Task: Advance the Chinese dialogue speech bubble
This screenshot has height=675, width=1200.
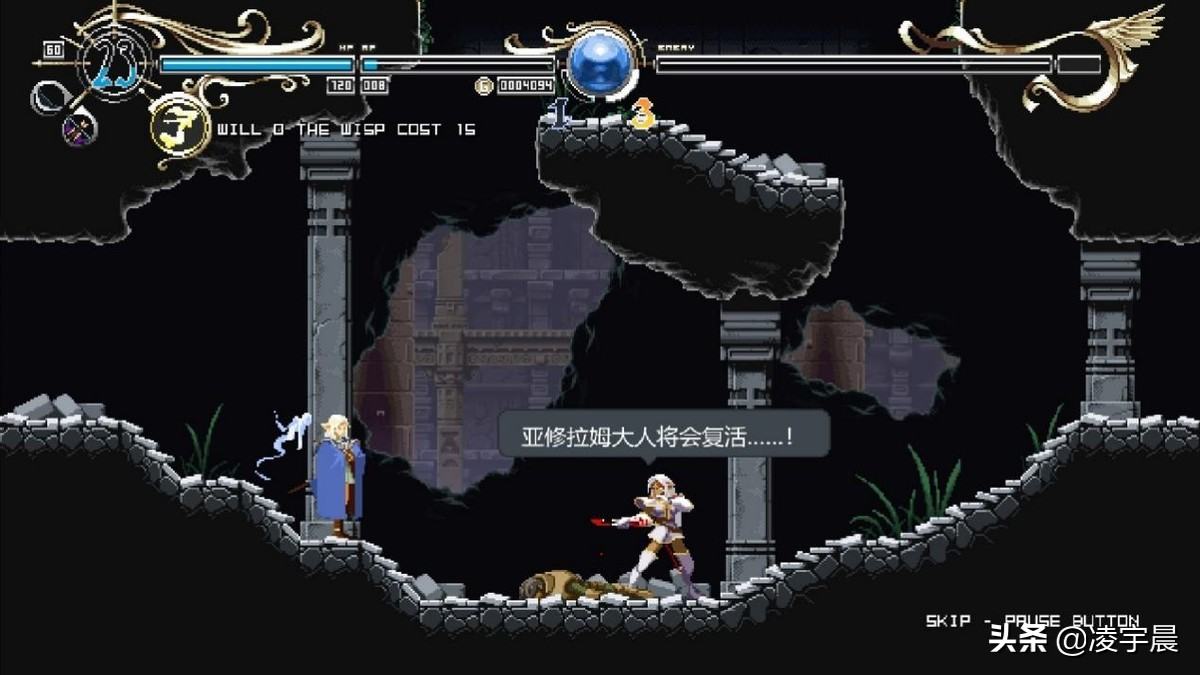Action: coord(664,436)
